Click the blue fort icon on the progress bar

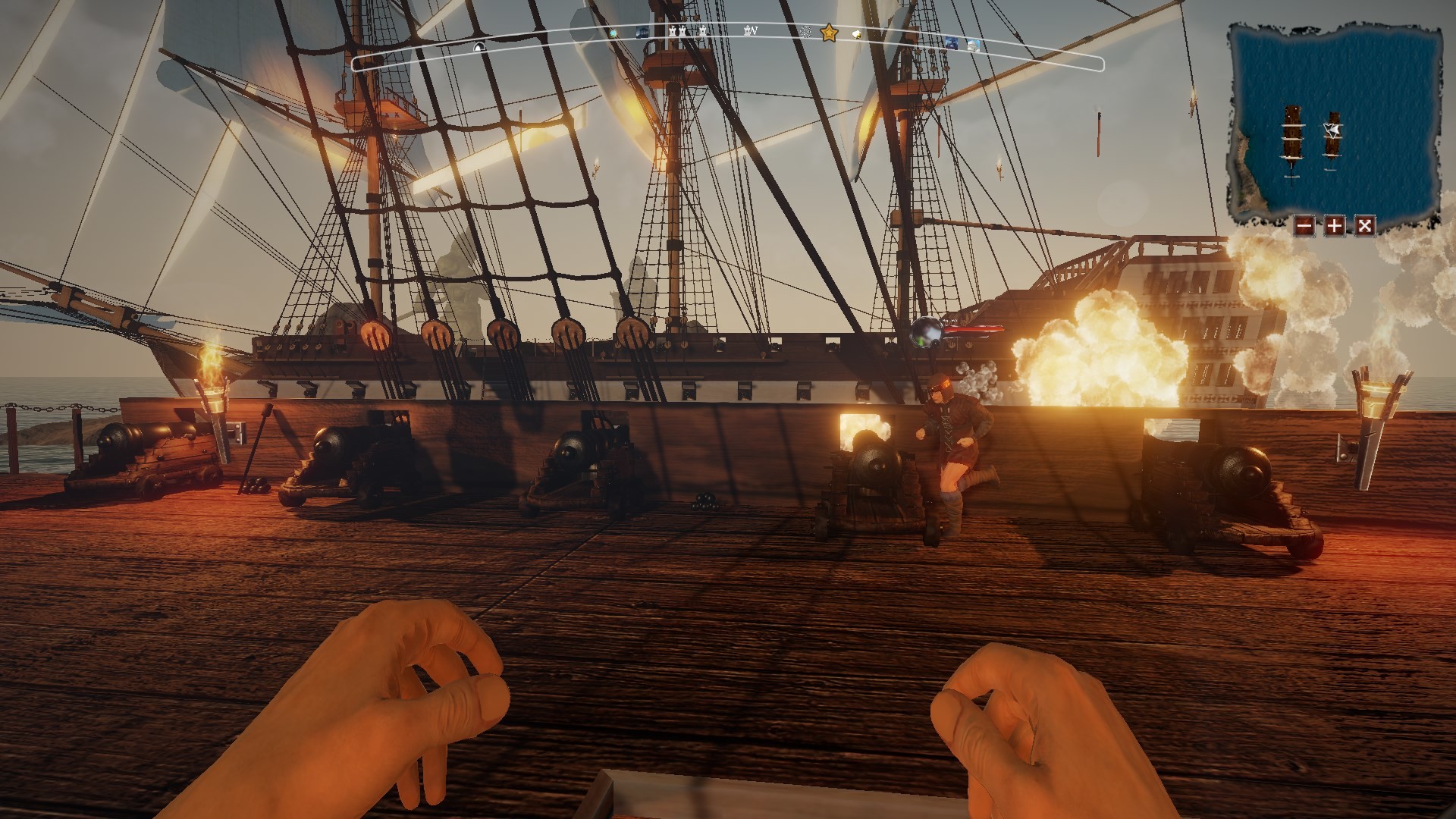pos(642,30)
